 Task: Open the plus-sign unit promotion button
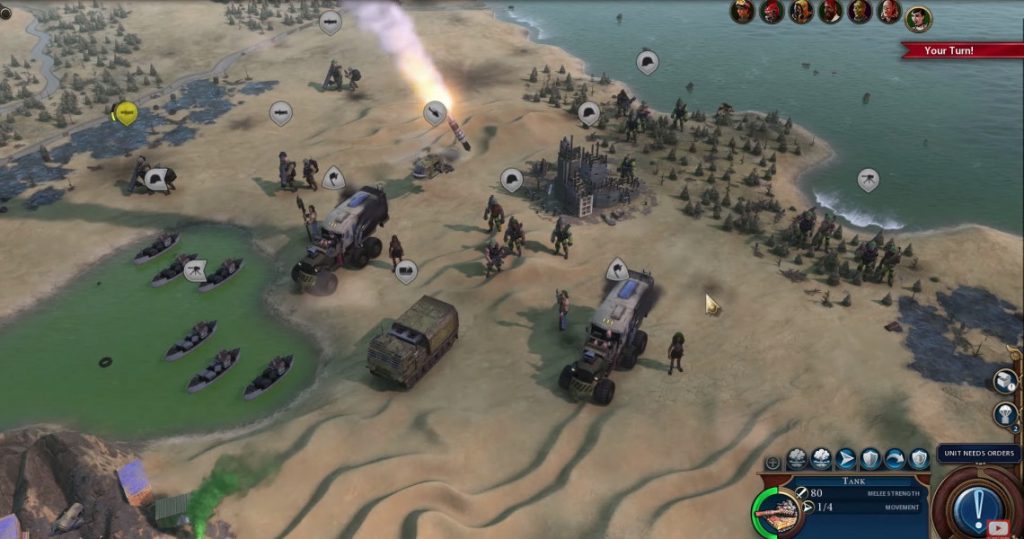point(772,463)
